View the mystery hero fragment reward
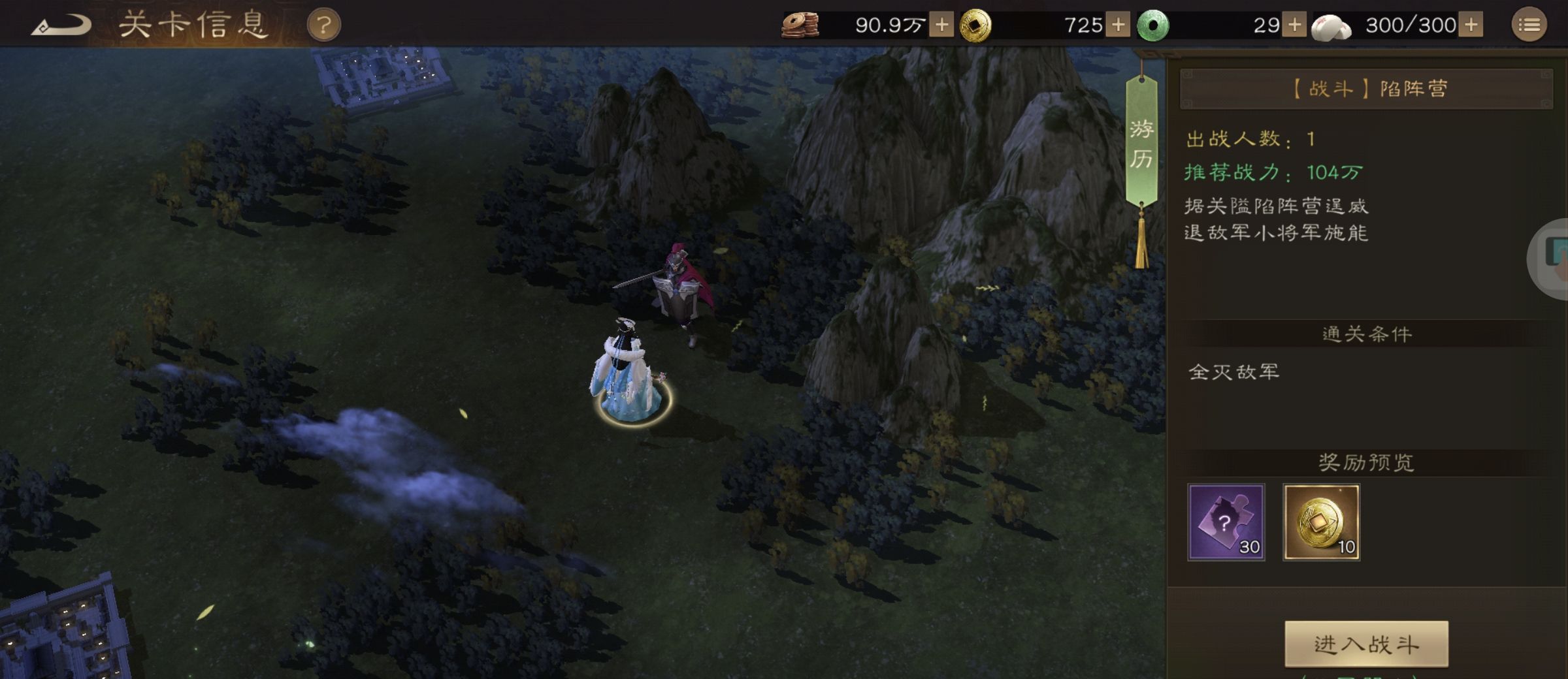The image size is (1568, 679). (1226, 522)
